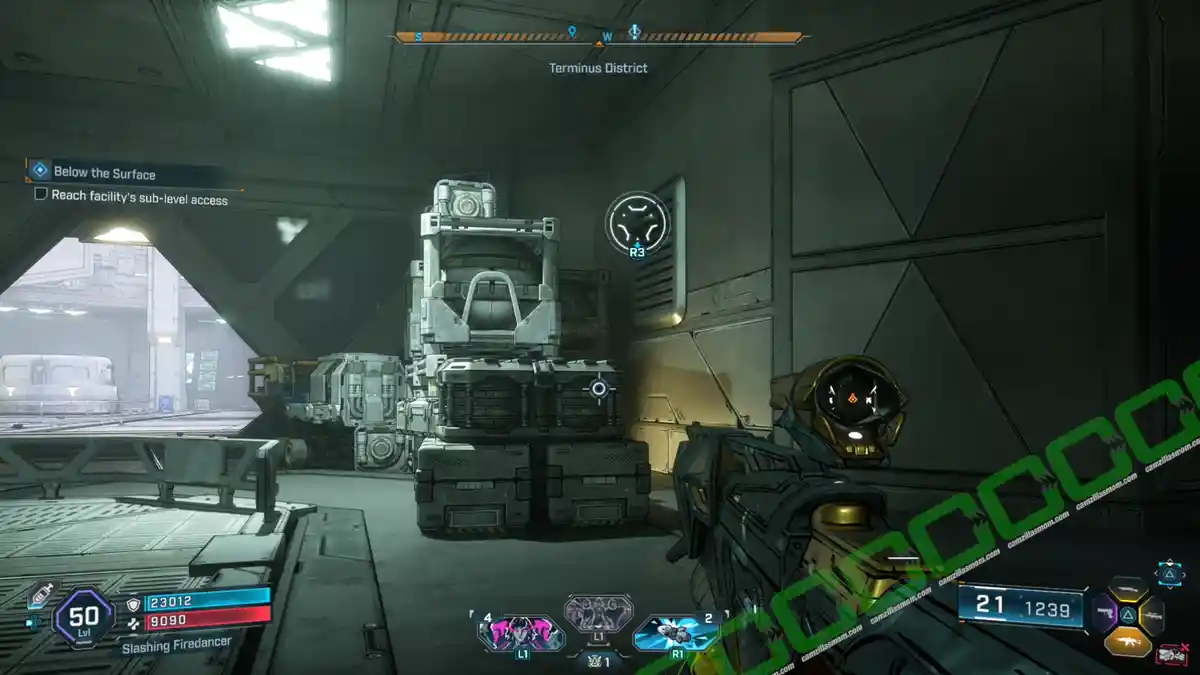
Task: Activate the blue grenade ordnance ability
Action: pyautogui.click(x=675, y=632)
